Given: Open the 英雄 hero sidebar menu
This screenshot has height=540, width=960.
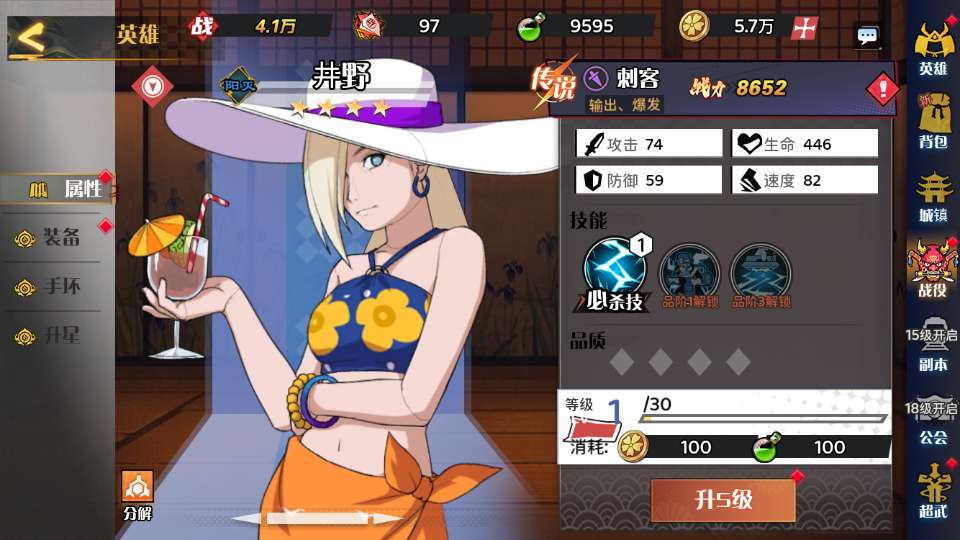Looking at the screenshot, I should [932, 48].
